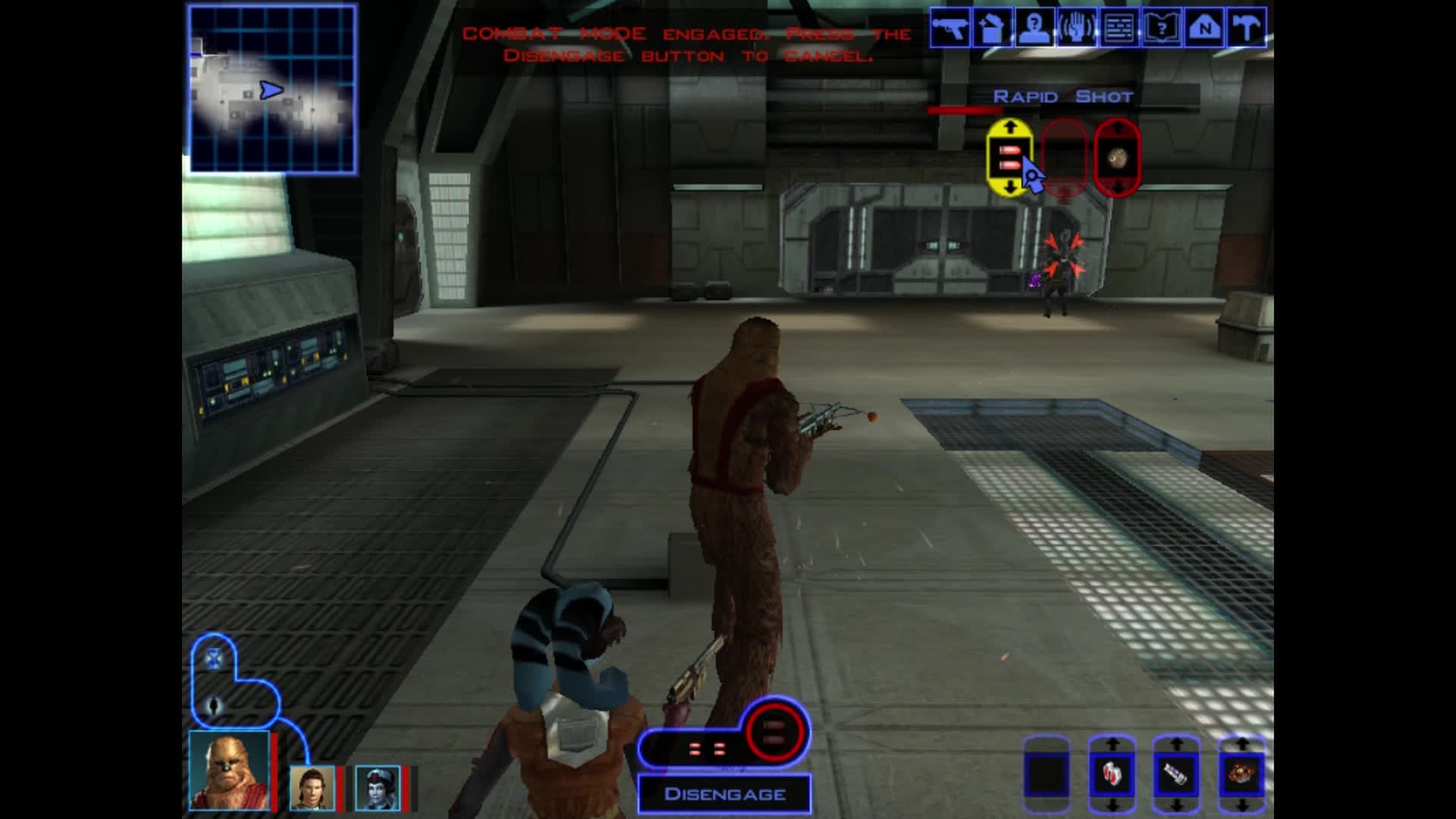1456x819 pixels.
Task: Use Rapid Shot on the targeted enemy
Action: (1009, 158)
